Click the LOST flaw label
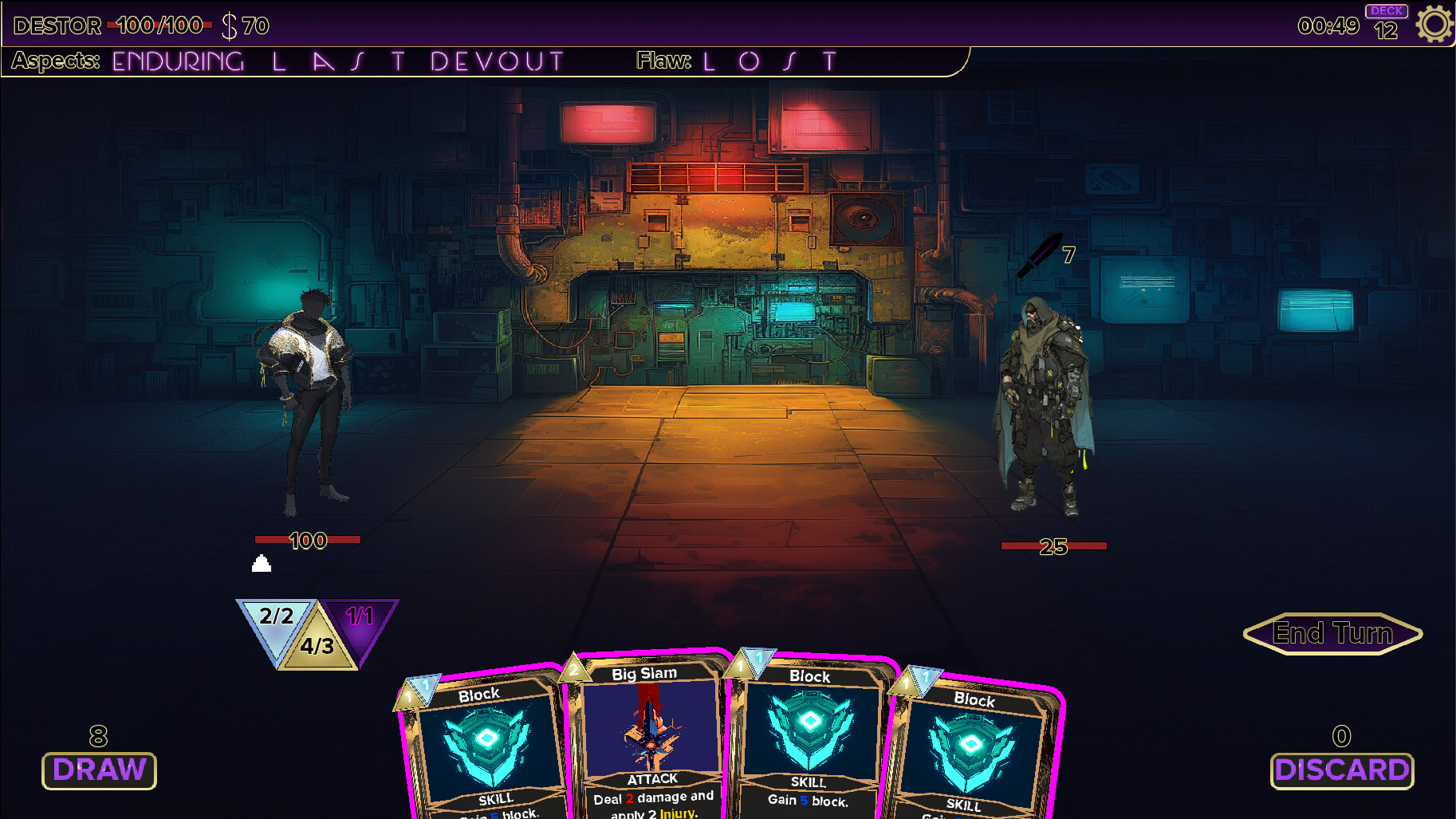This screenshot has height=819, width=1456. [768, 59]
